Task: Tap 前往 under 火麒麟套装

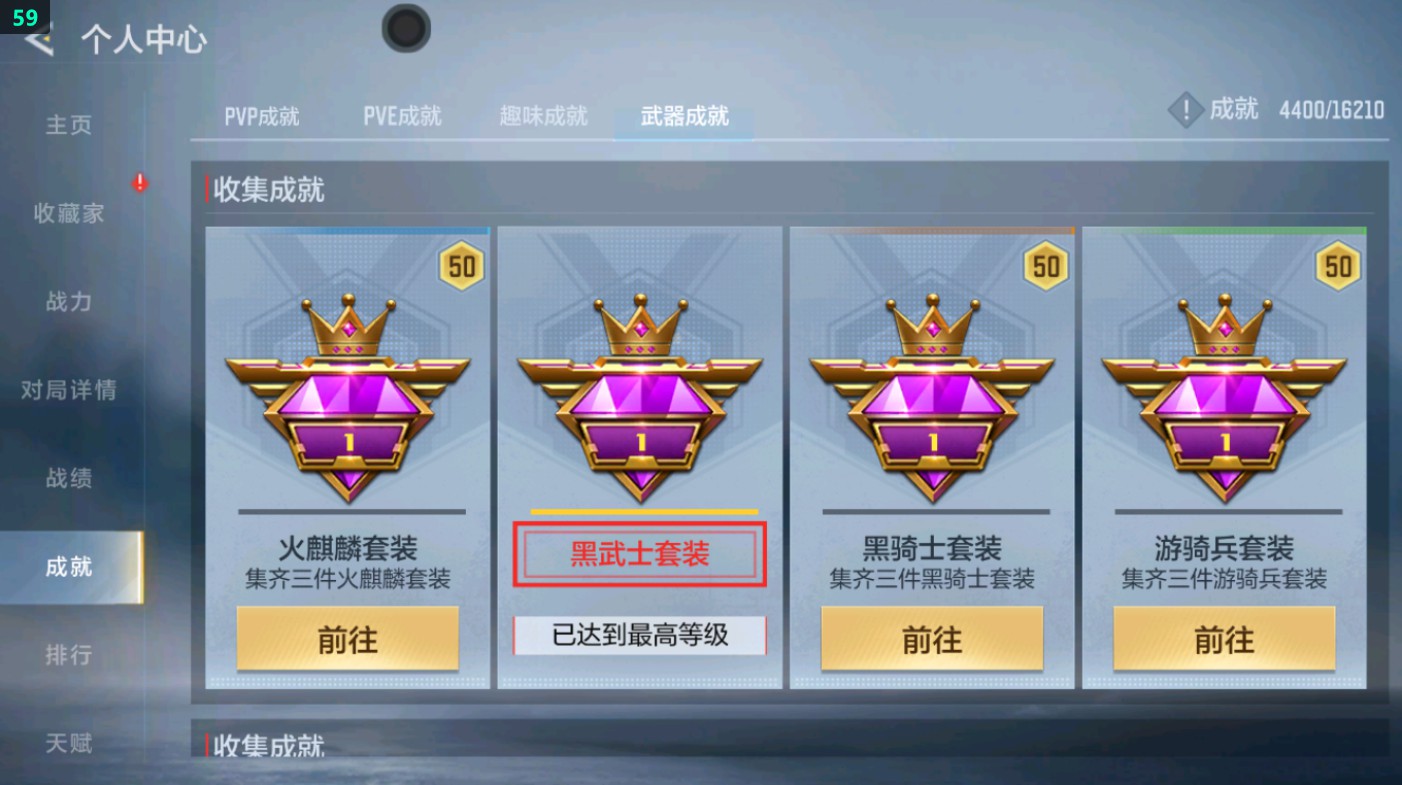Action: click(x=347, y=638)
